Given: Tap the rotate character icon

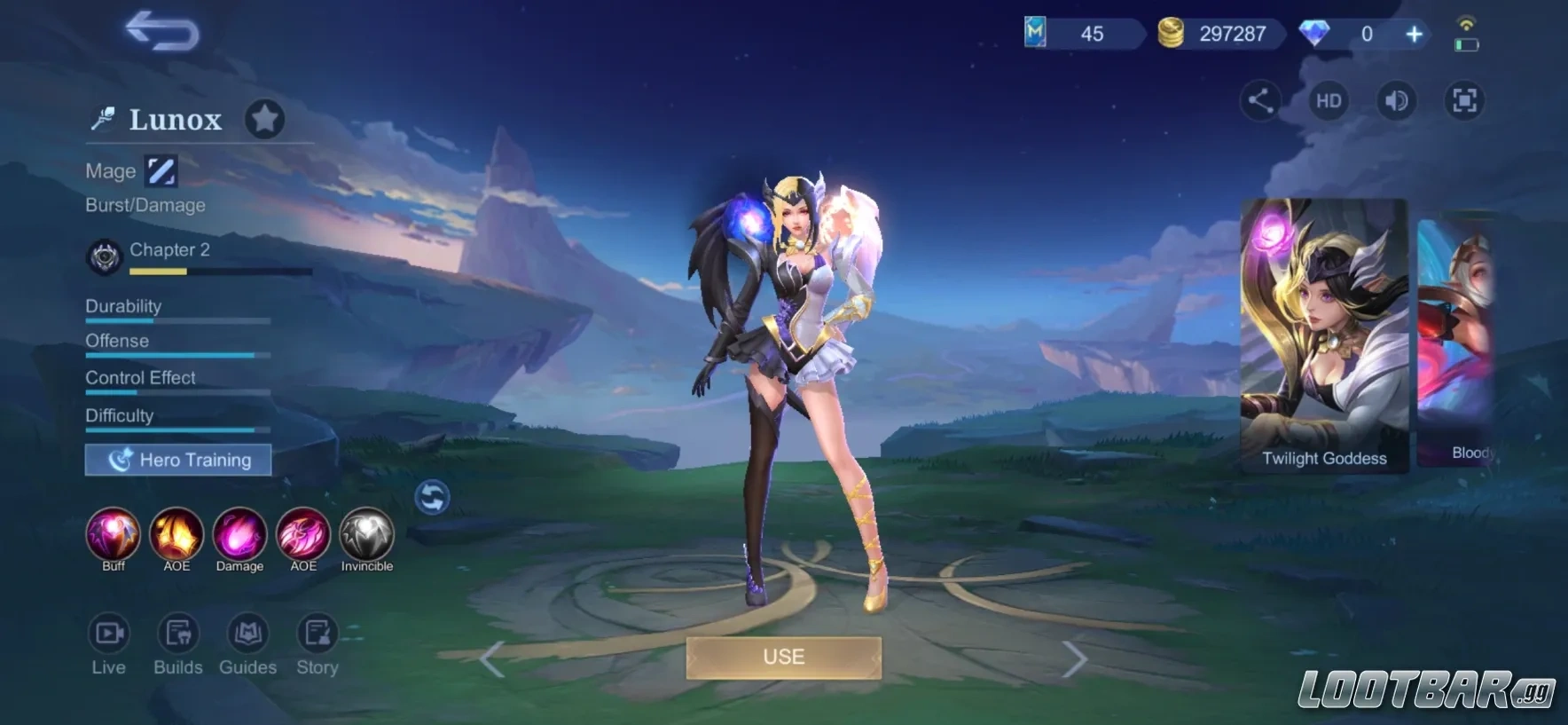Looking at the screenshot, I should coord(434,498).
